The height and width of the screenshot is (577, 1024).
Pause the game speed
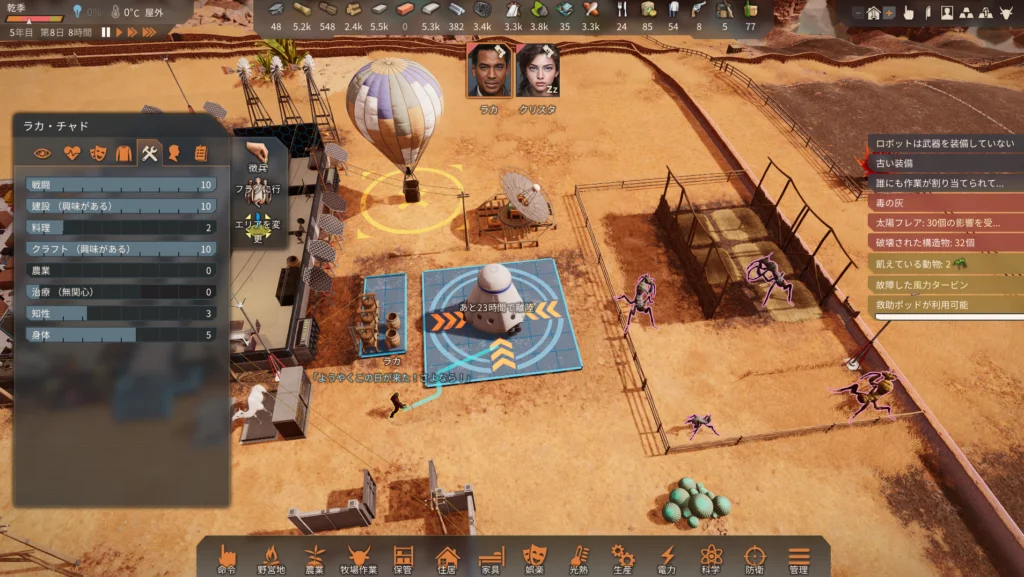[106, 32]
